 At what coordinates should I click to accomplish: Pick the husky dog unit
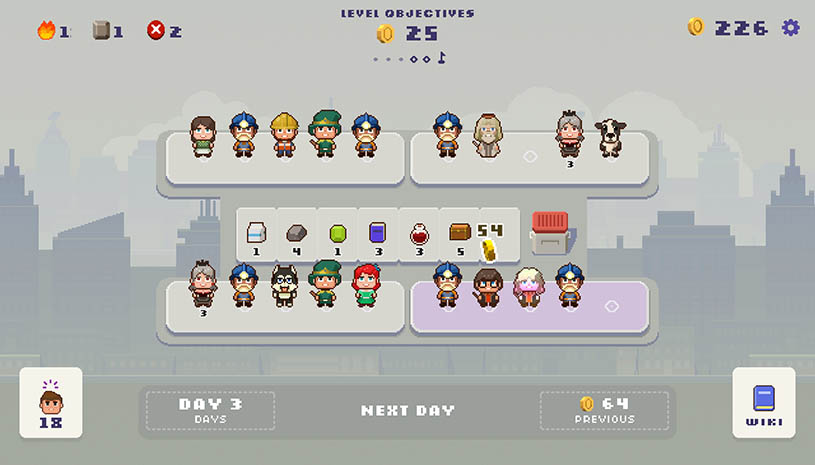pos(284,285)
